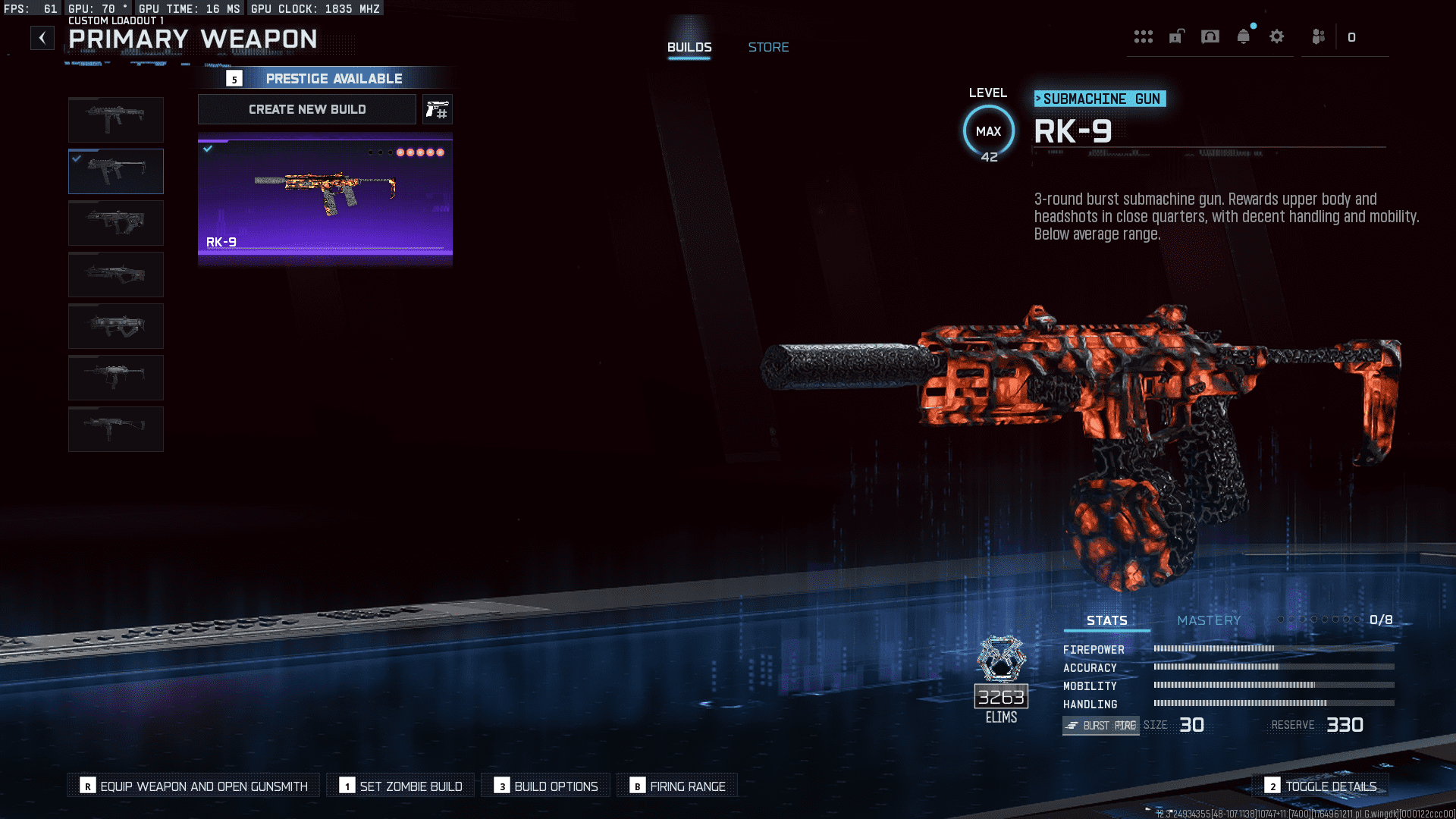This screenshot has width=1456, height=819.
Task: Show the Stats tab
Action: 1106,620
